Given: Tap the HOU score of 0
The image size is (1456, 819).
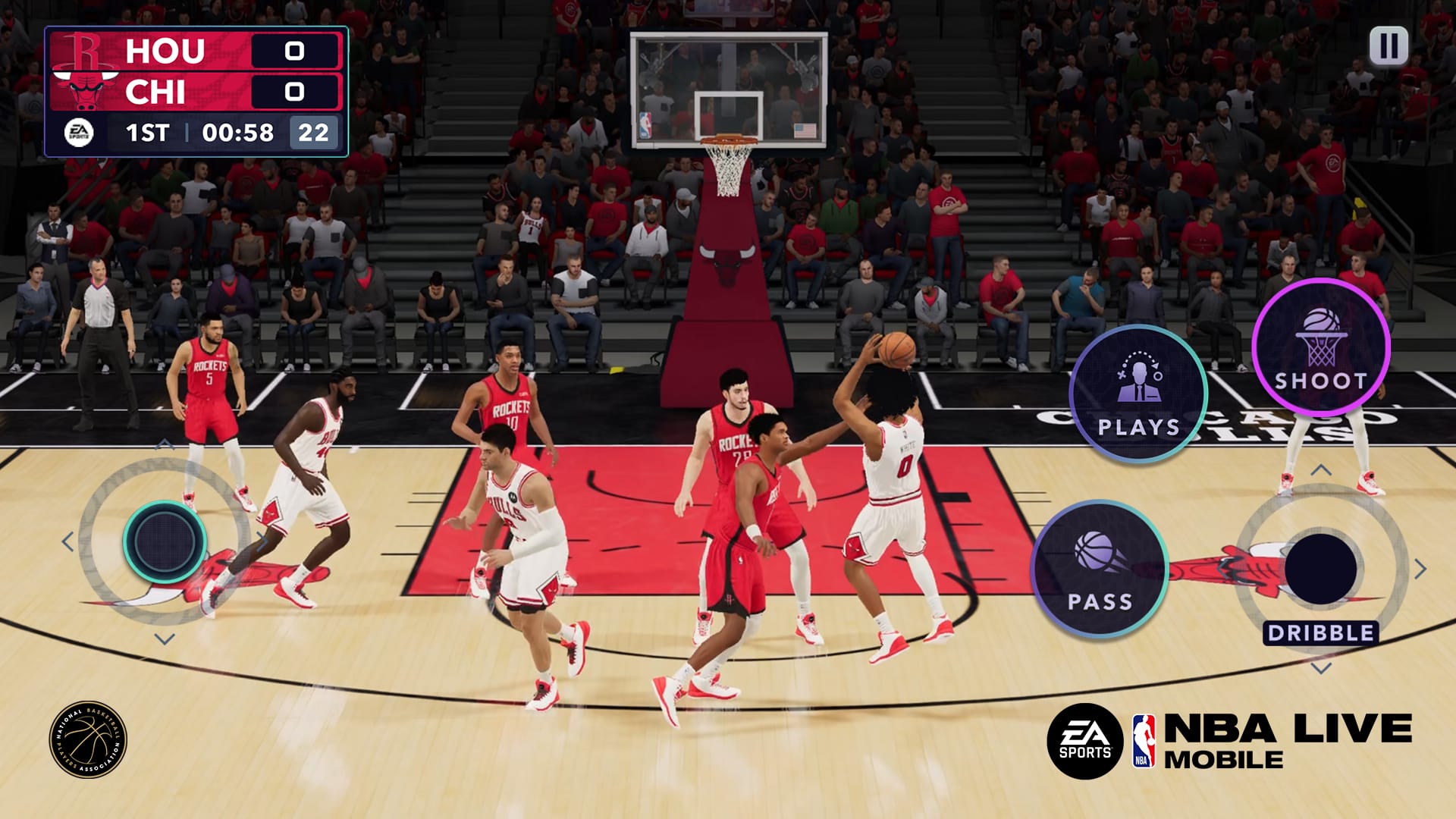Looking at the screenshot, I should [x=294, y=50].
